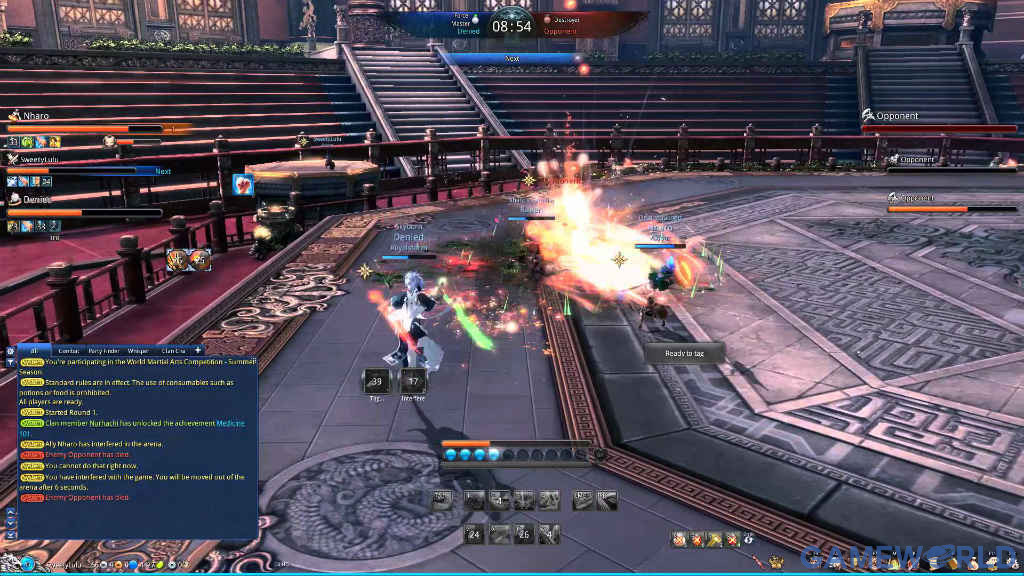
Task: Open the Party Finder chat tab
Action: 104,351
